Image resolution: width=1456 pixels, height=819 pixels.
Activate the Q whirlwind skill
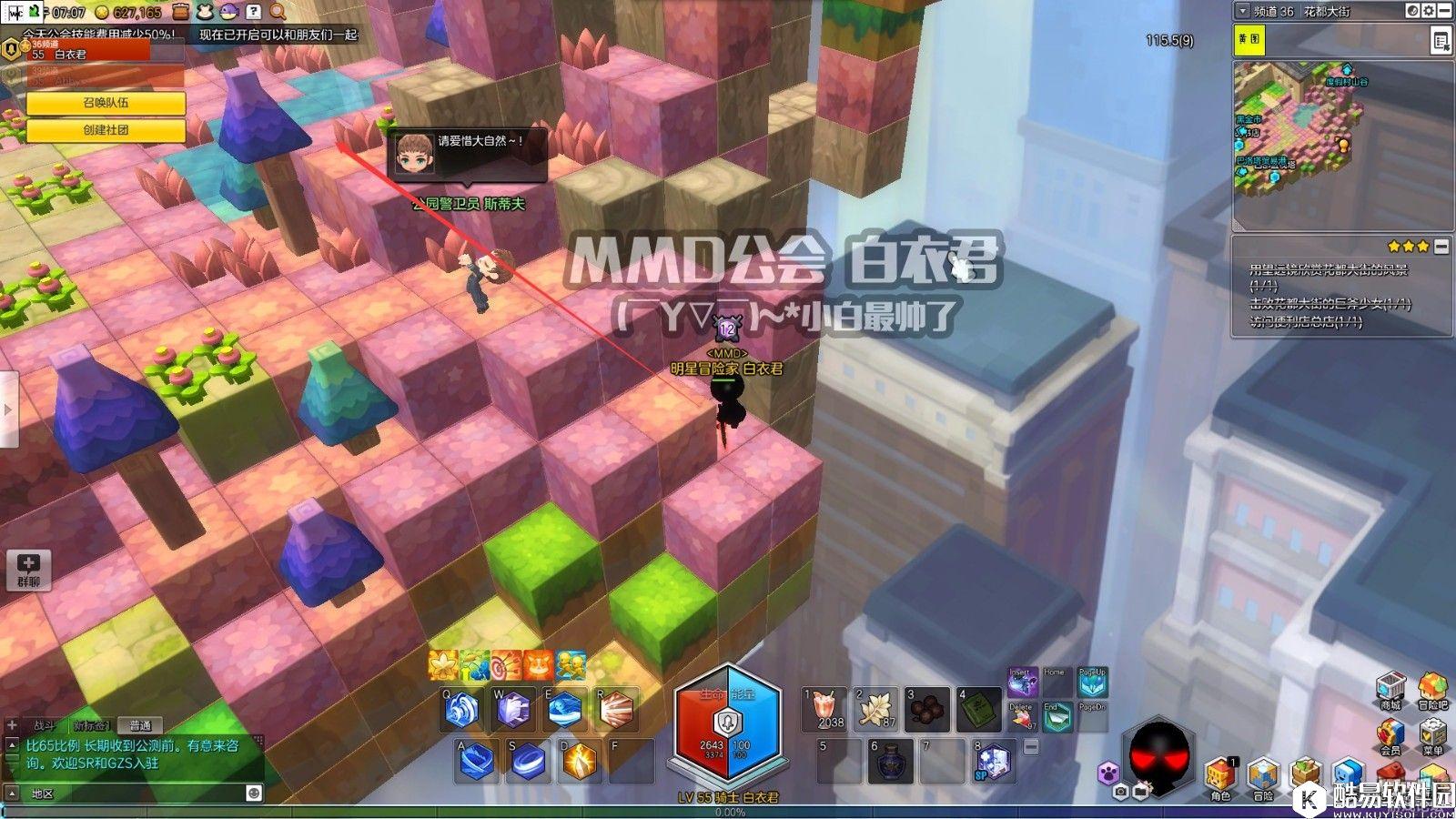pyautogui.click(x=461, y=710)
